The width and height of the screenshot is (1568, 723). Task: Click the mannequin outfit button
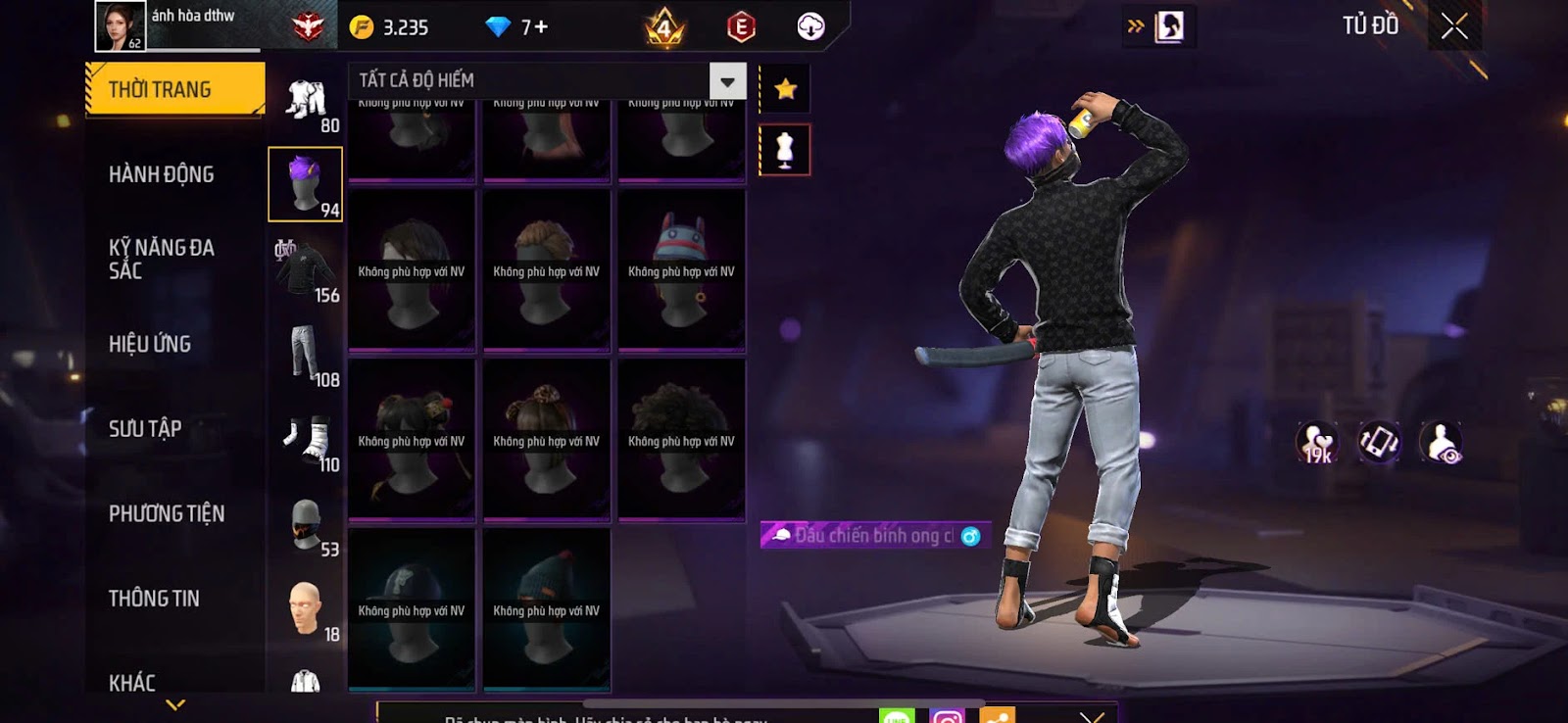(x=784, y=150)
